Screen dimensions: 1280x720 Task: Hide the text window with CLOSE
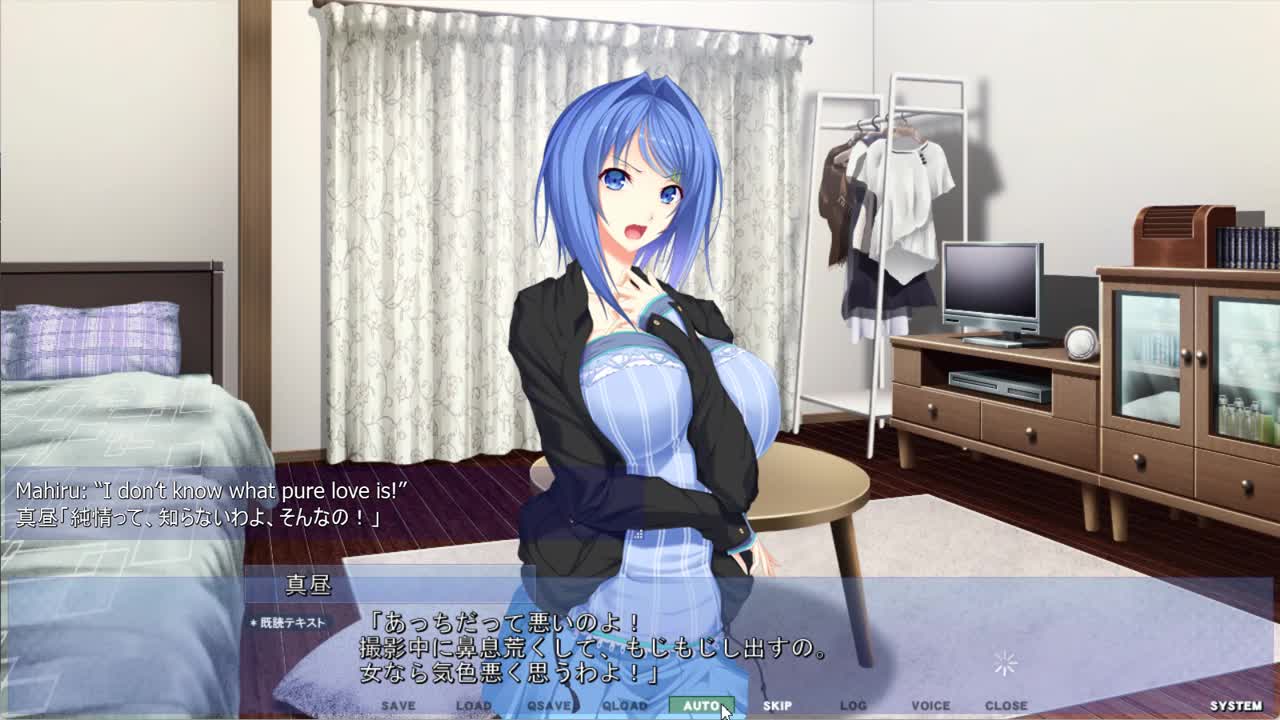1006,706
